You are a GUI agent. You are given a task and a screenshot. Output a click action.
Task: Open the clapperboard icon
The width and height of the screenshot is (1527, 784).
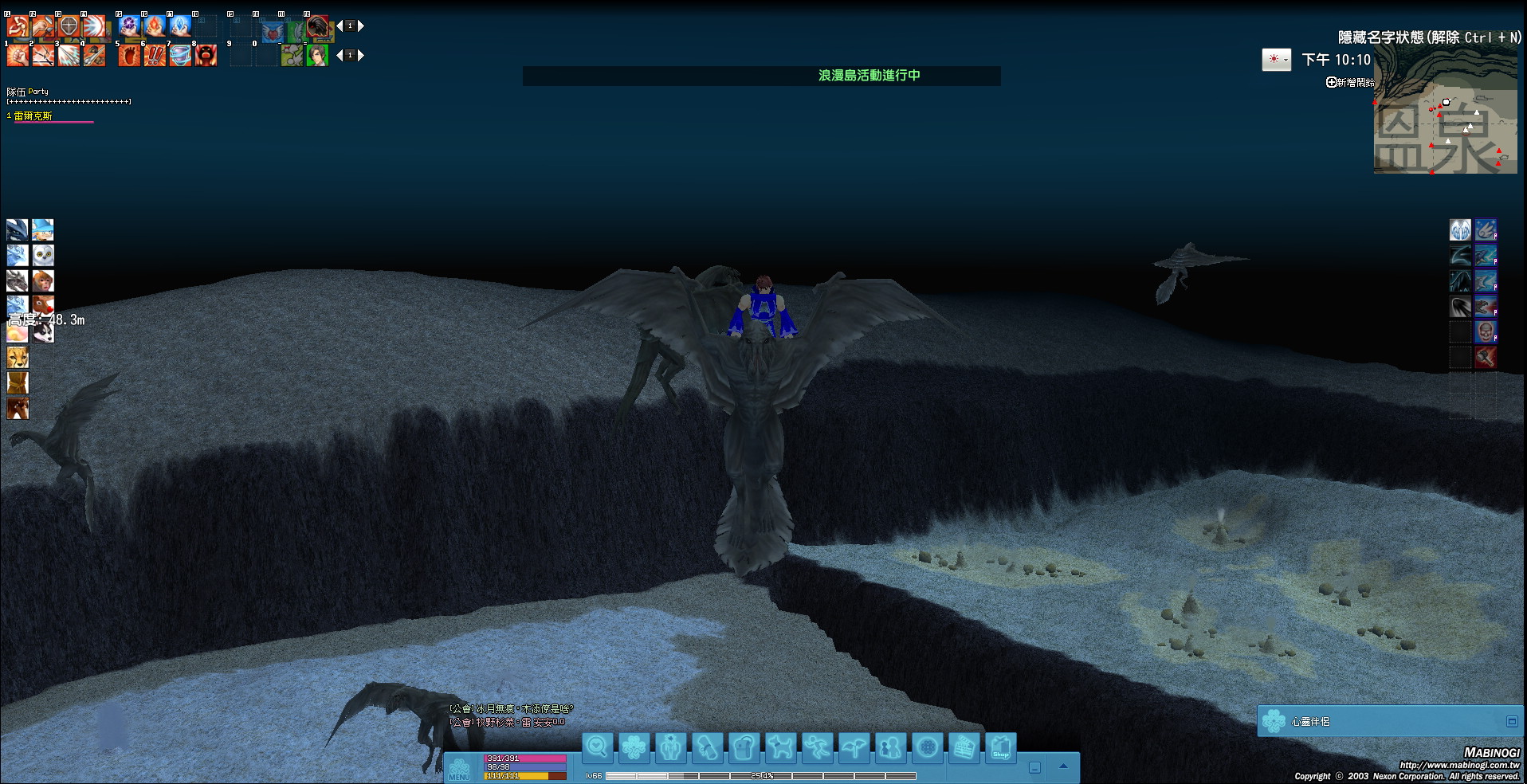pos(964,748)
